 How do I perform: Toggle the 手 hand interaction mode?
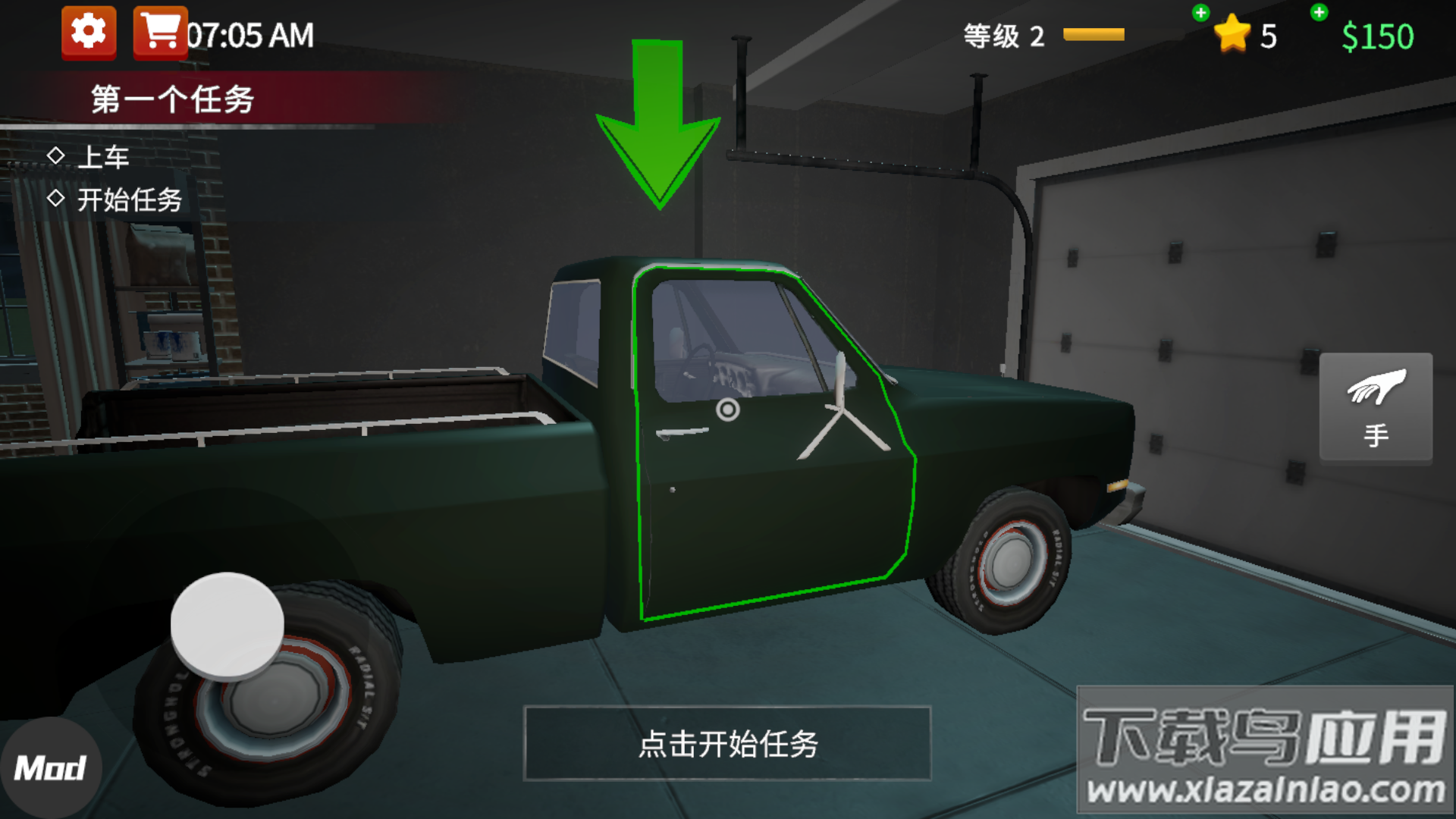coord(1375,407)
